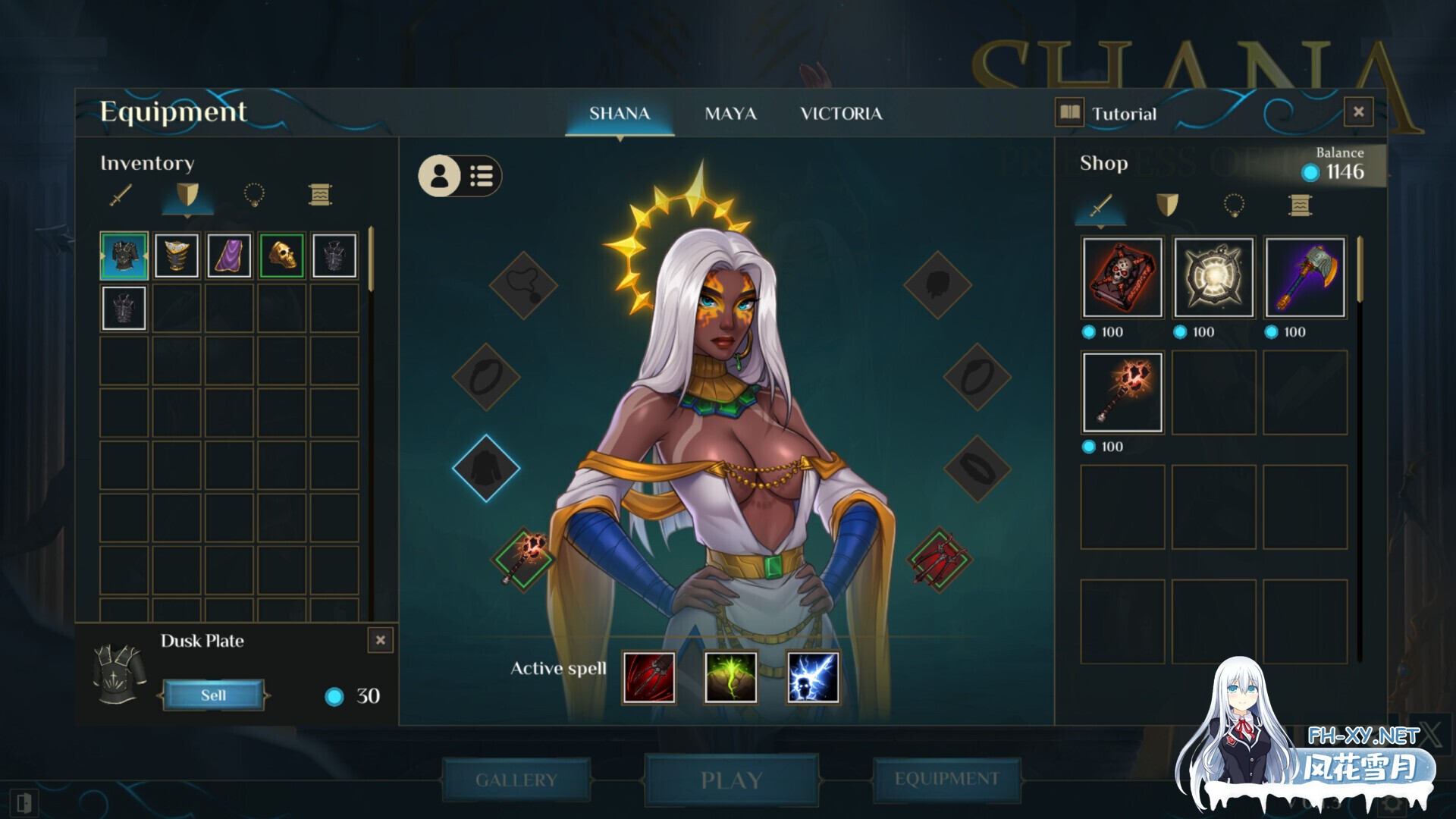Viewport: 1456px width, 819px height.
Task: Open the Tutorial book
Action: tap(1106, 114)
